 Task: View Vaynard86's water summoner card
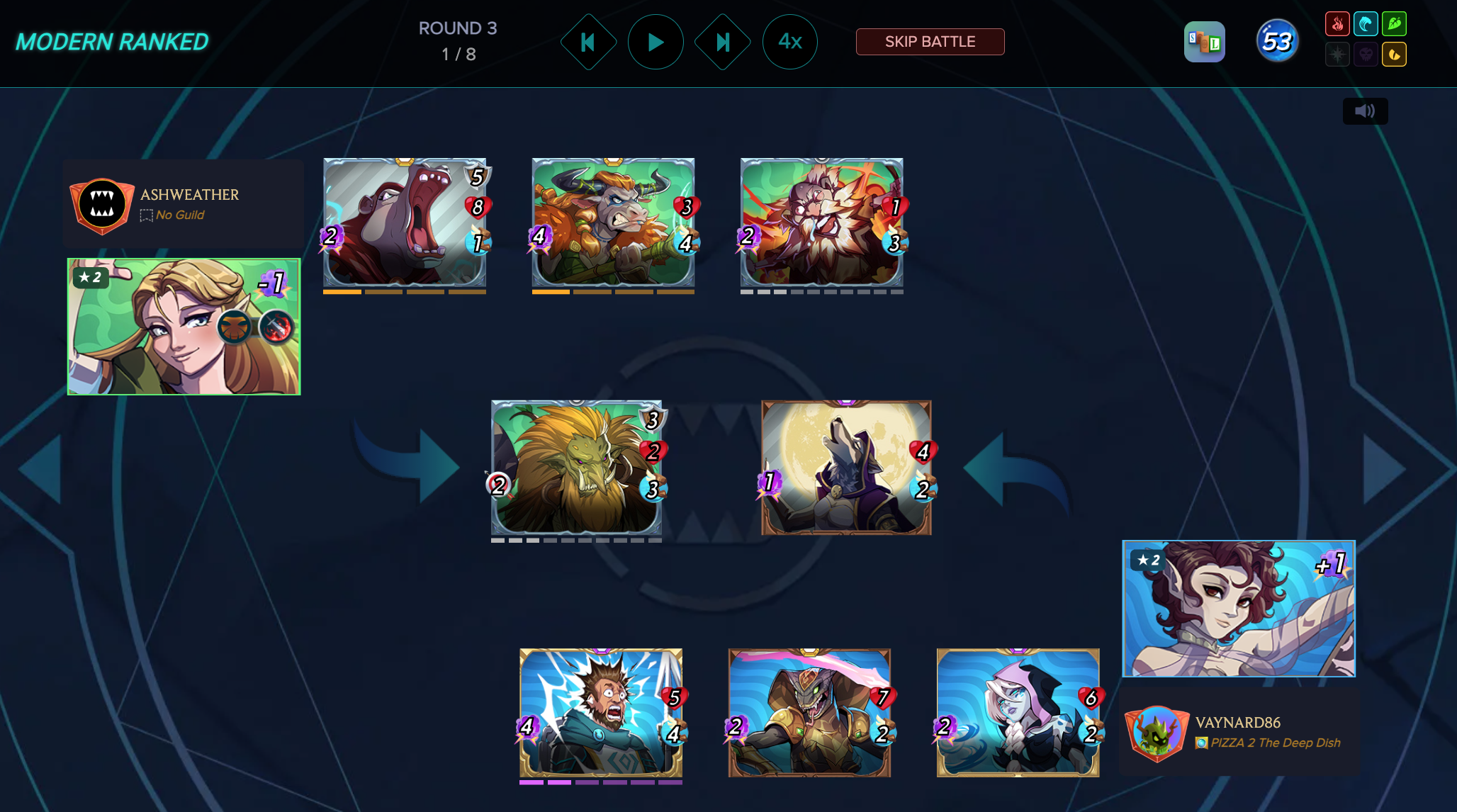click(x=1239, y=609)
